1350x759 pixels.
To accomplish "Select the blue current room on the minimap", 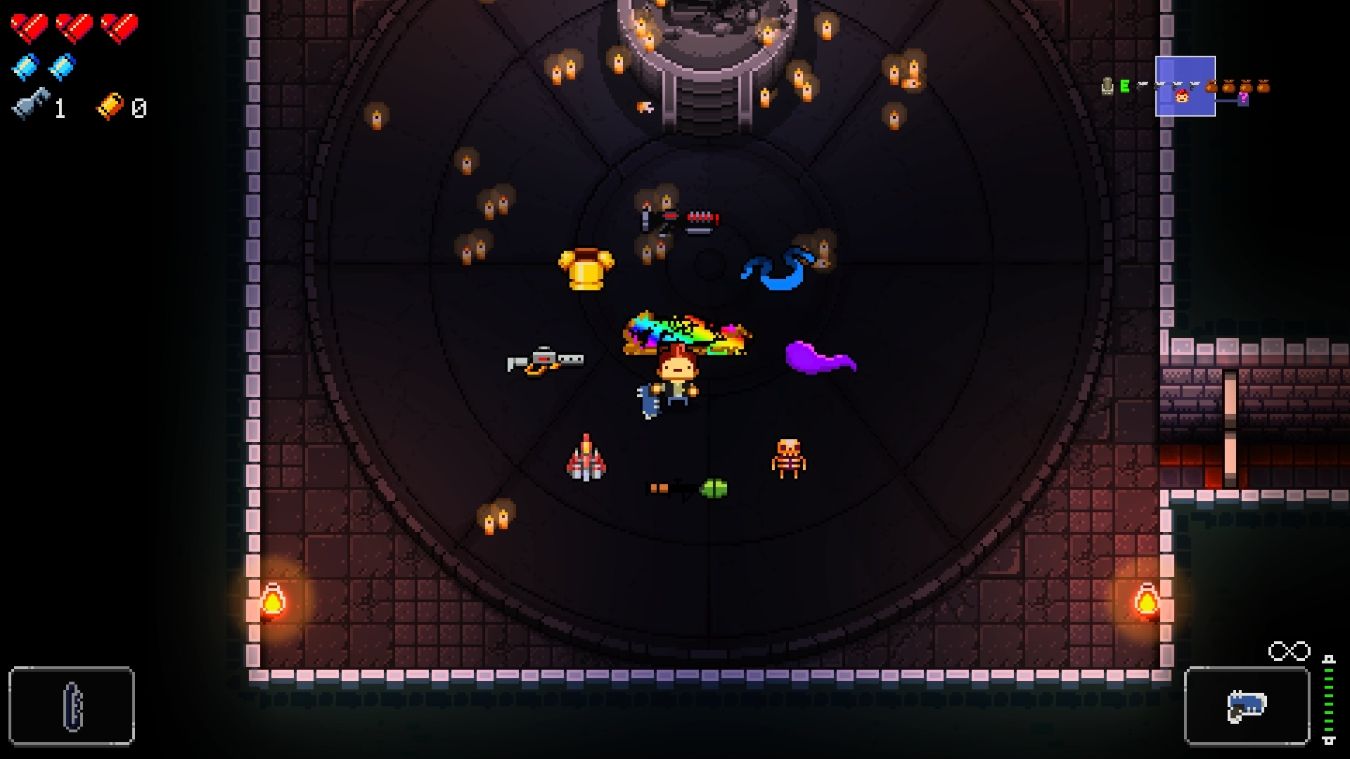I will tap(1185, 86).
